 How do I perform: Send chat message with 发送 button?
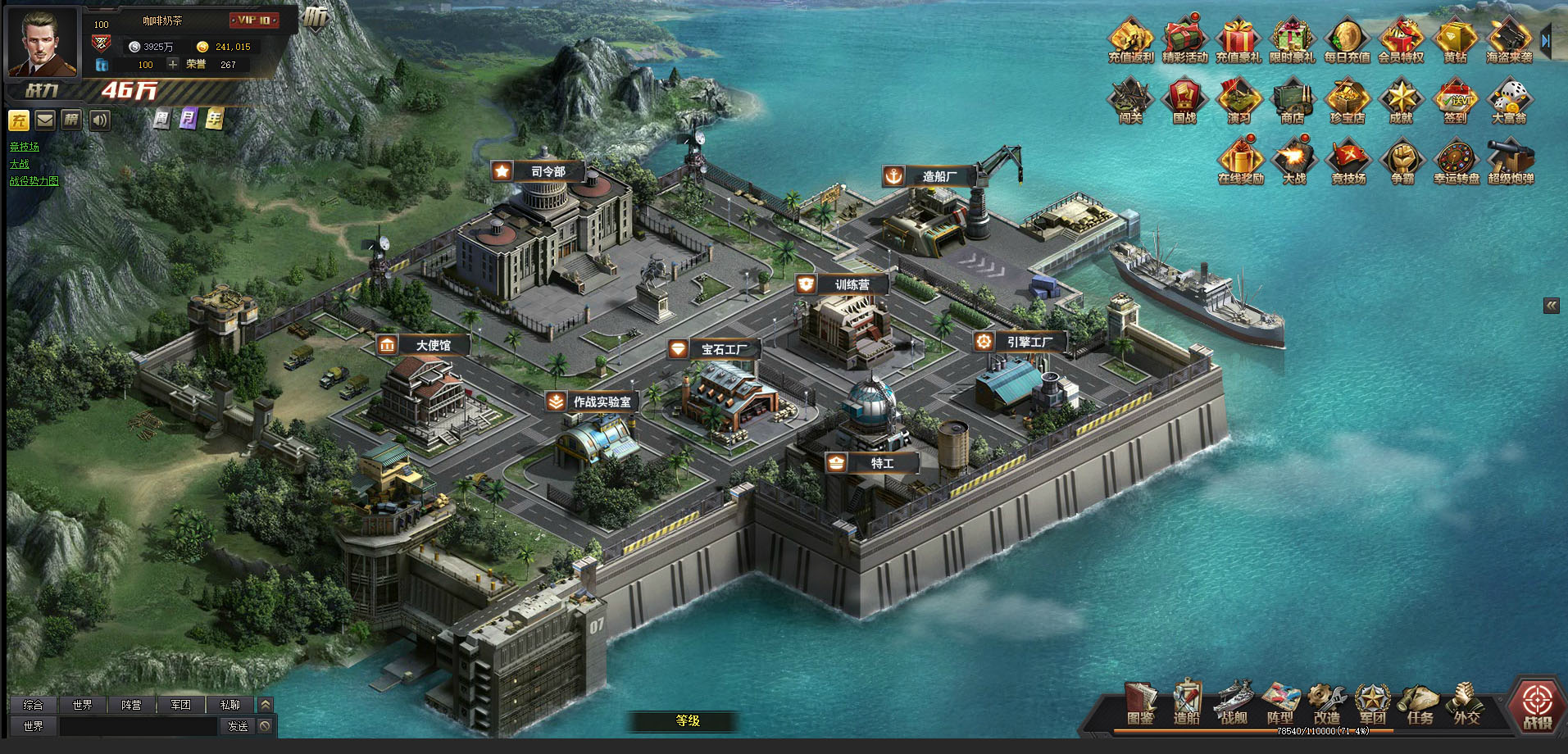coord(238,726)
